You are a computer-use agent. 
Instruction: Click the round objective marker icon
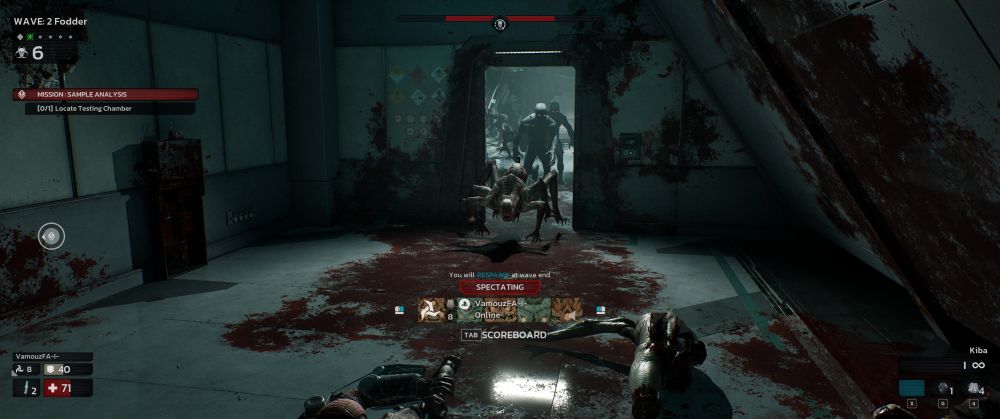(x=51, y=236)
